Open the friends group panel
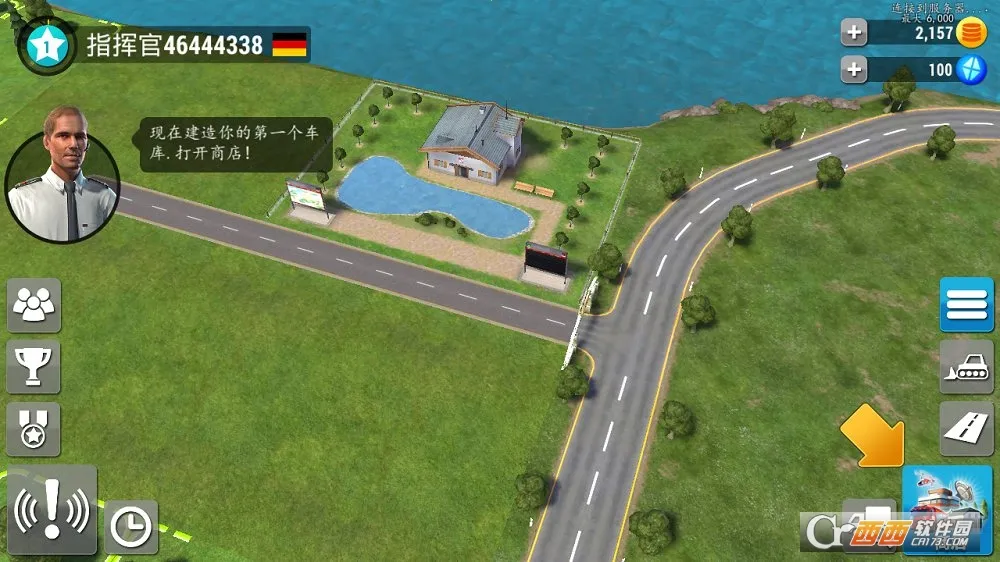The image size is (1000, 562). (34, 304)
